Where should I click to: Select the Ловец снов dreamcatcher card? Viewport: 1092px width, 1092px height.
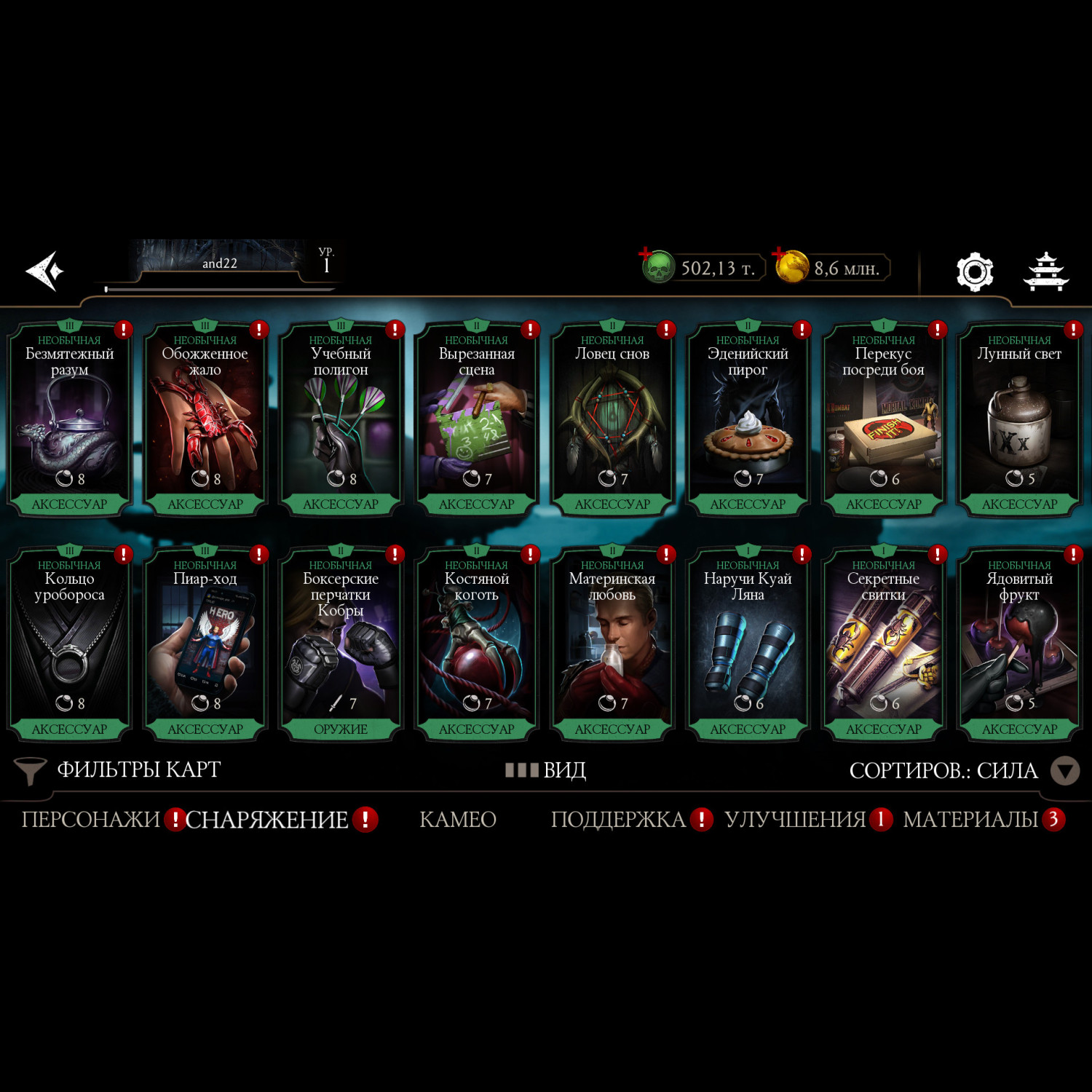click(x=612, y=420)
